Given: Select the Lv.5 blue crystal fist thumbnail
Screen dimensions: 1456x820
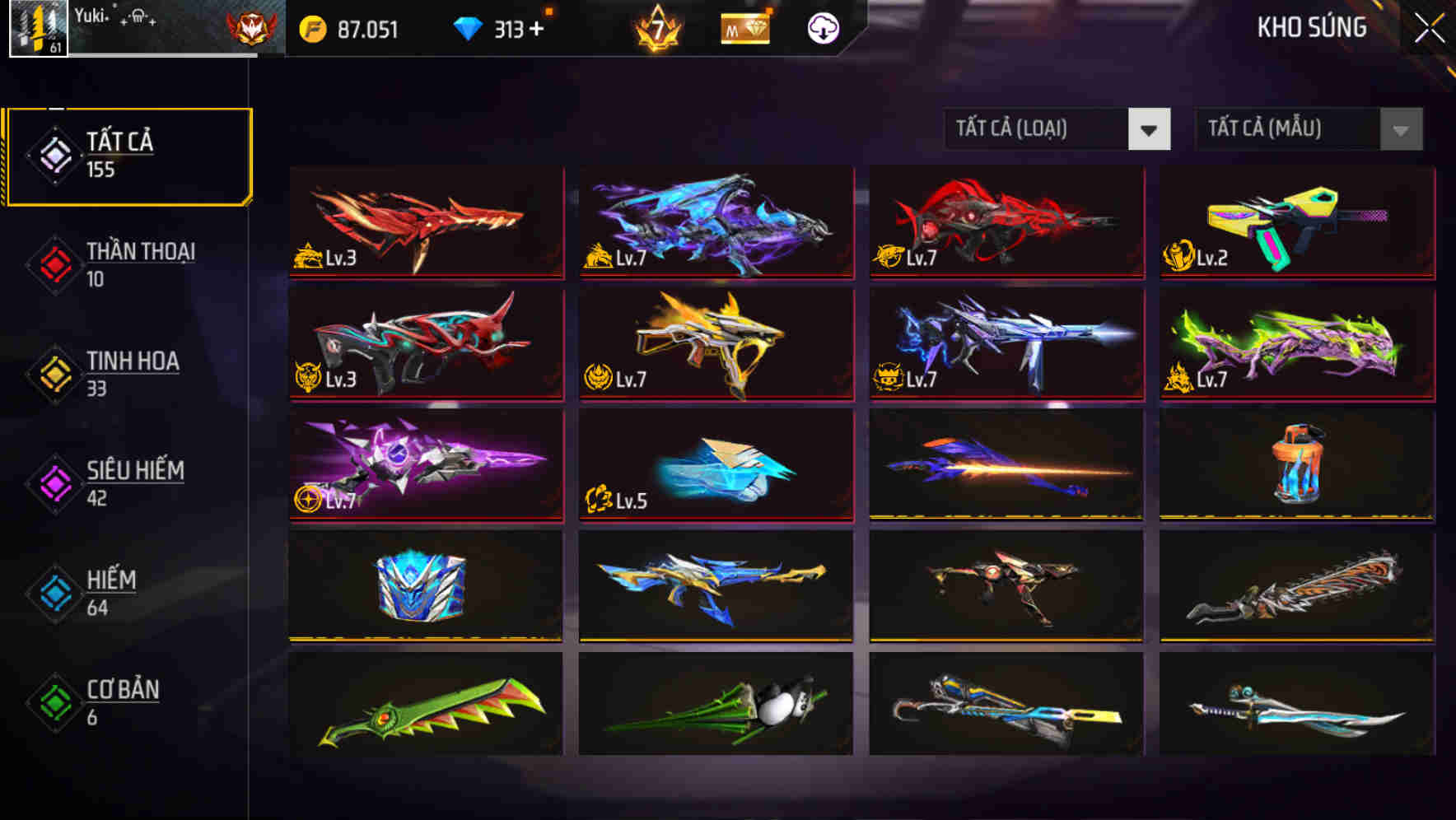Looking at the screenshot, I should click(716, 465).
